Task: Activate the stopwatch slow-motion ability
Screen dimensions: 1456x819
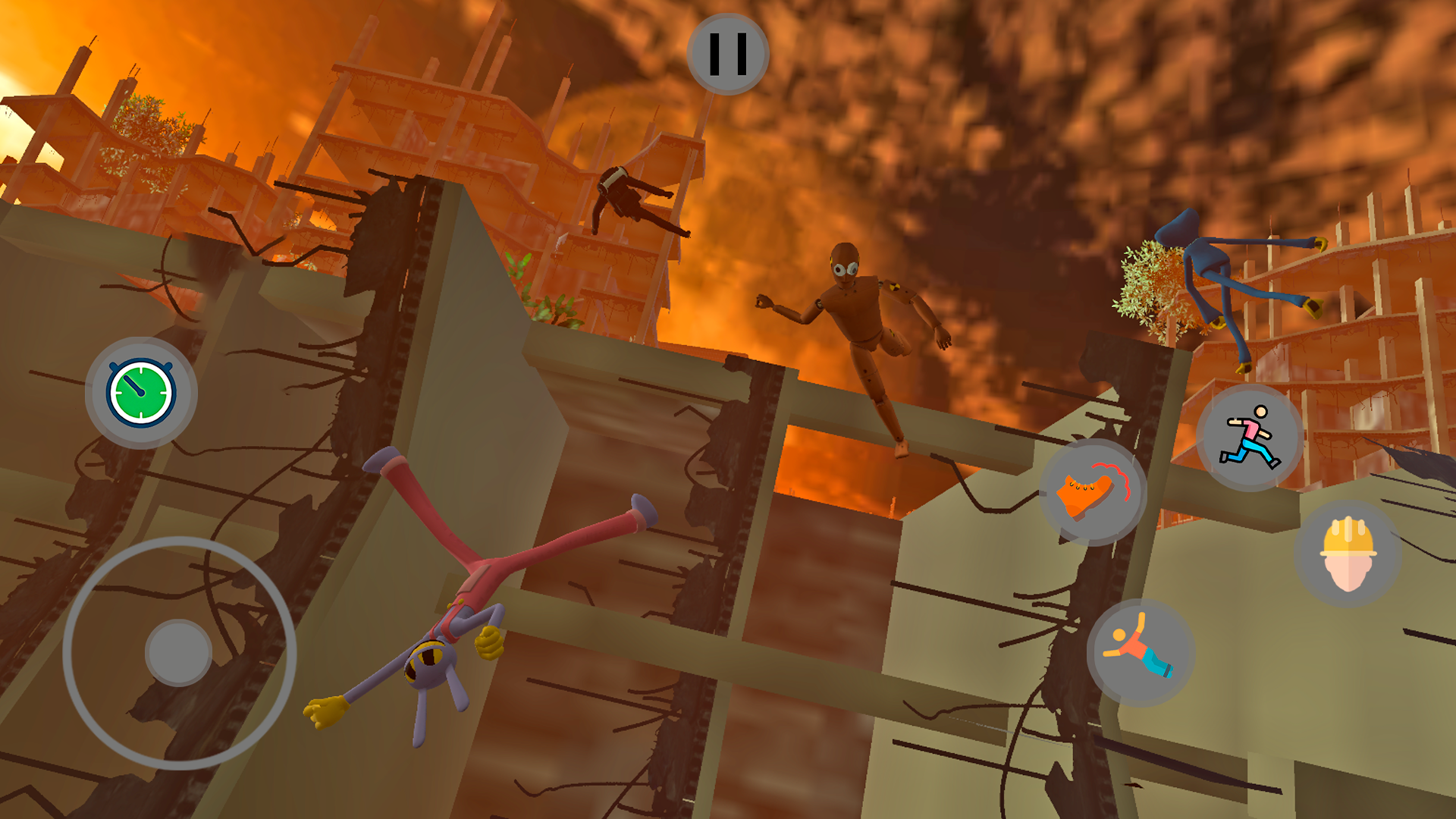Action: (x=136, y=393)
